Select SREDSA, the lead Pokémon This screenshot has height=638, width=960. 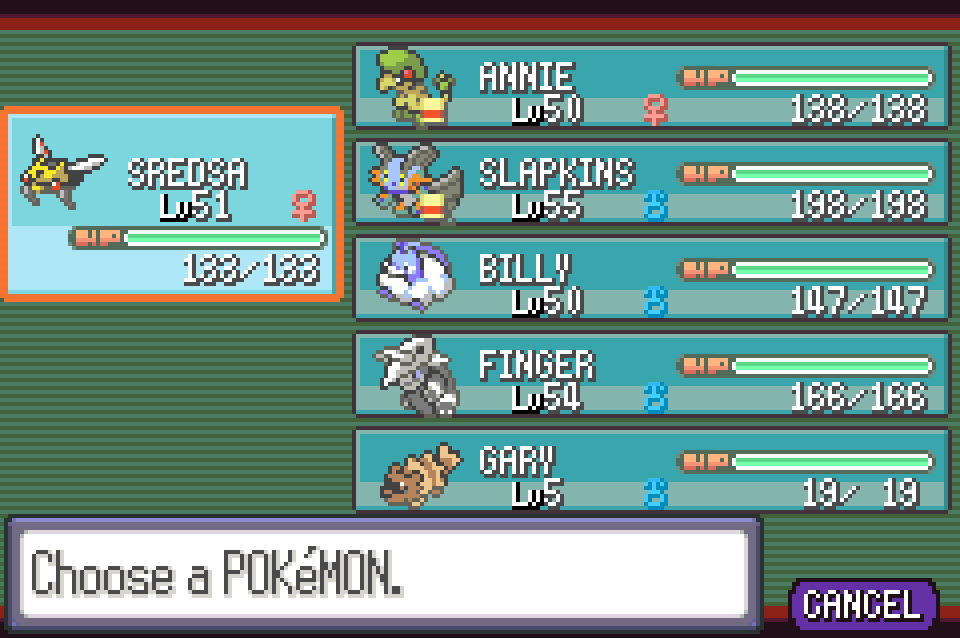pos(173,203)
